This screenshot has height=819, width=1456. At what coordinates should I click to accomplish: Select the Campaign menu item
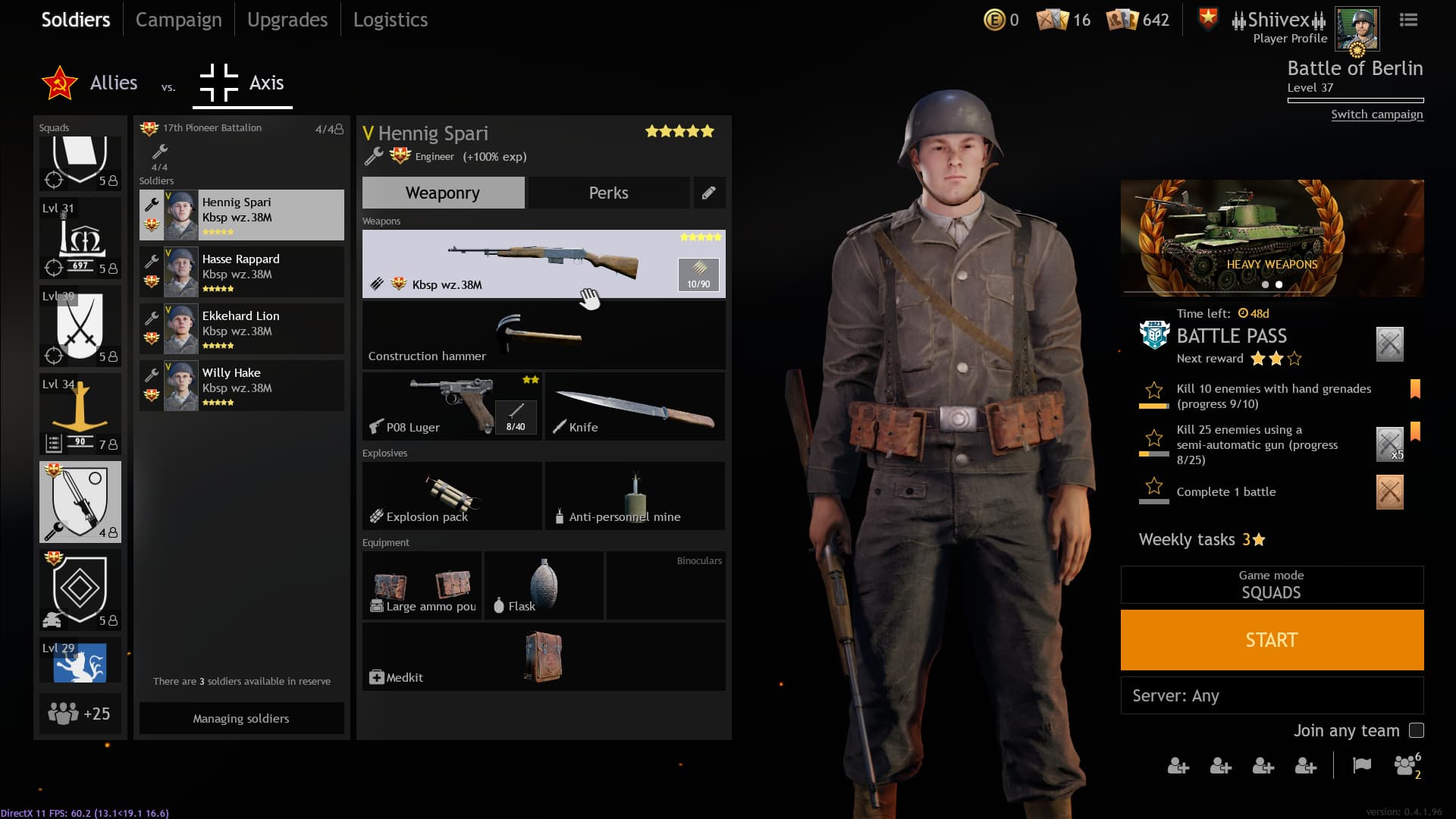click(x=178, y=20)
